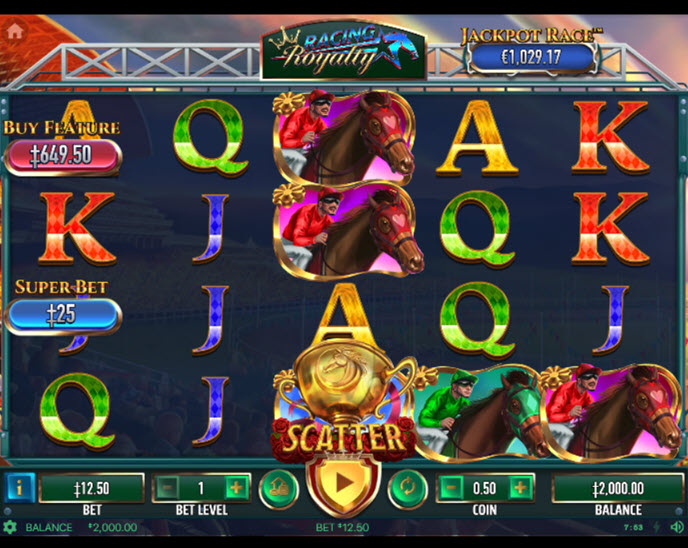The height and width of the screenshot is (548, 688).
Task: Raise the coin value
Action: (x=520, y=488)
